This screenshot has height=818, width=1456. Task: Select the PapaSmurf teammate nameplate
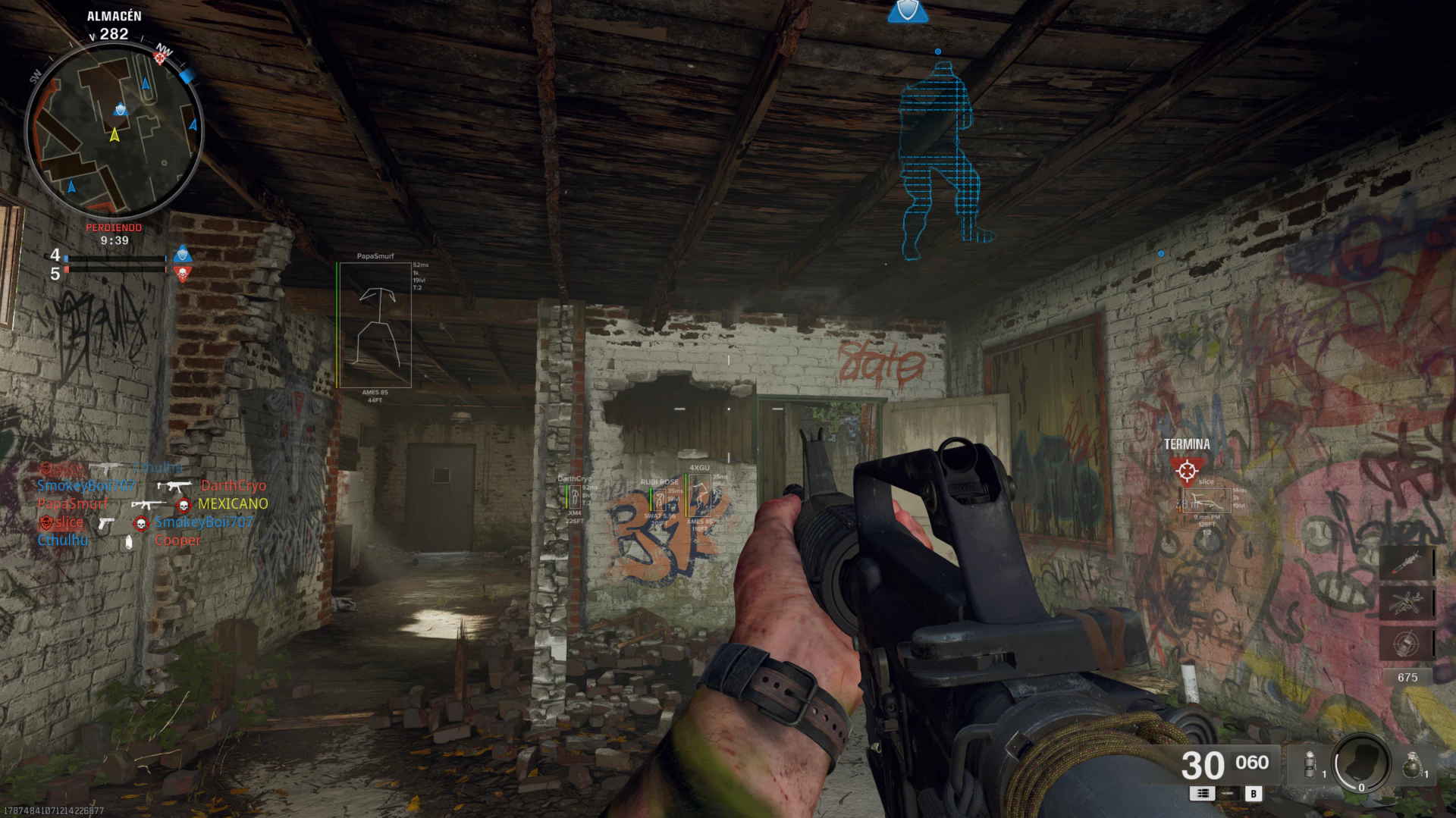[374, 255]
